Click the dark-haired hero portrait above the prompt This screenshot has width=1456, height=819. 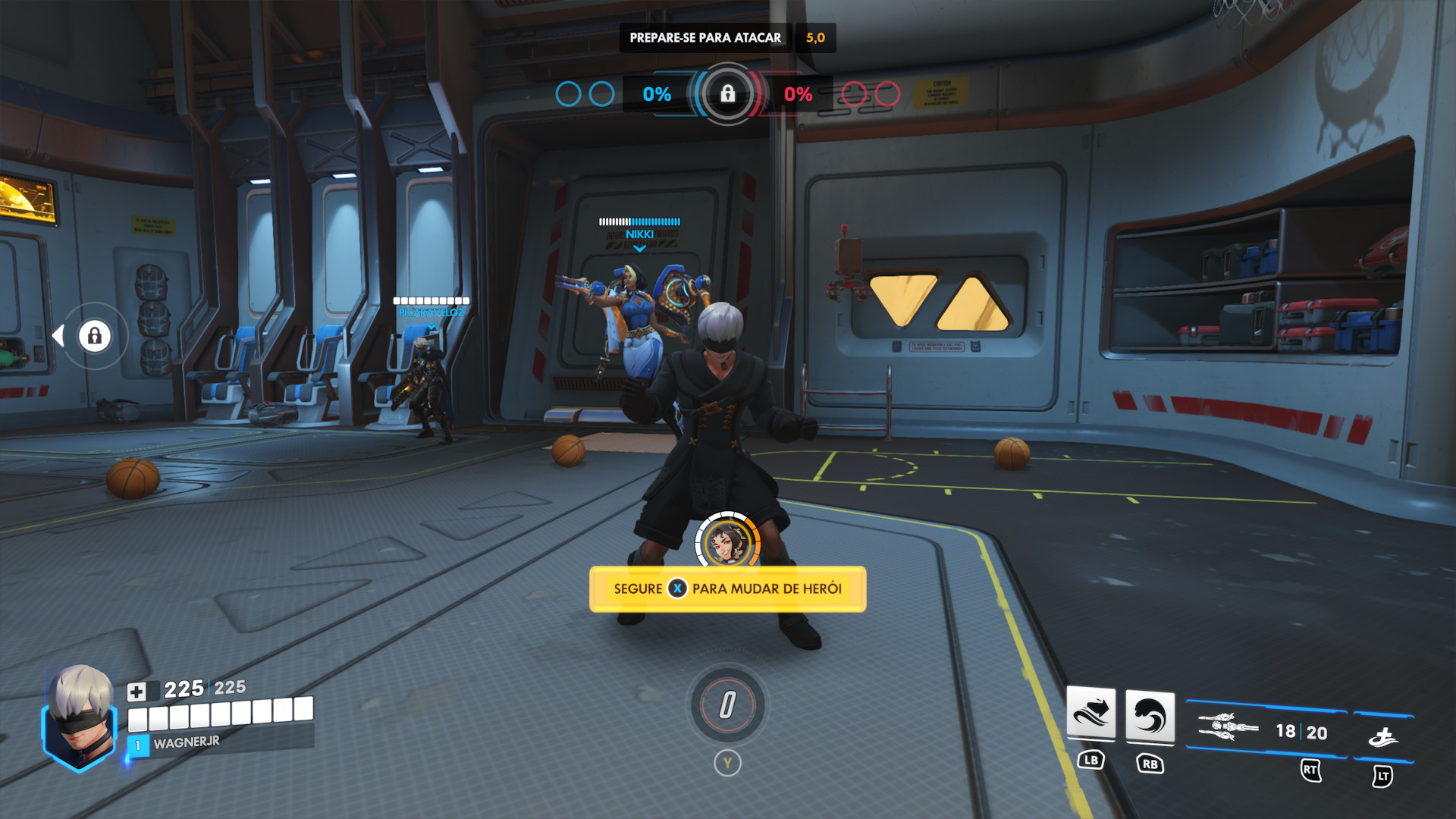tap(727, 541)
